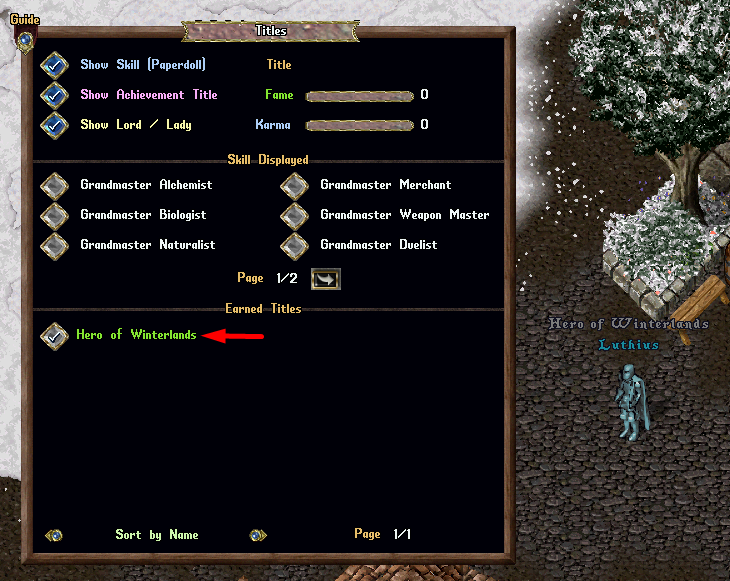Toggle the Show Lord / Lady option

point(53,126)
